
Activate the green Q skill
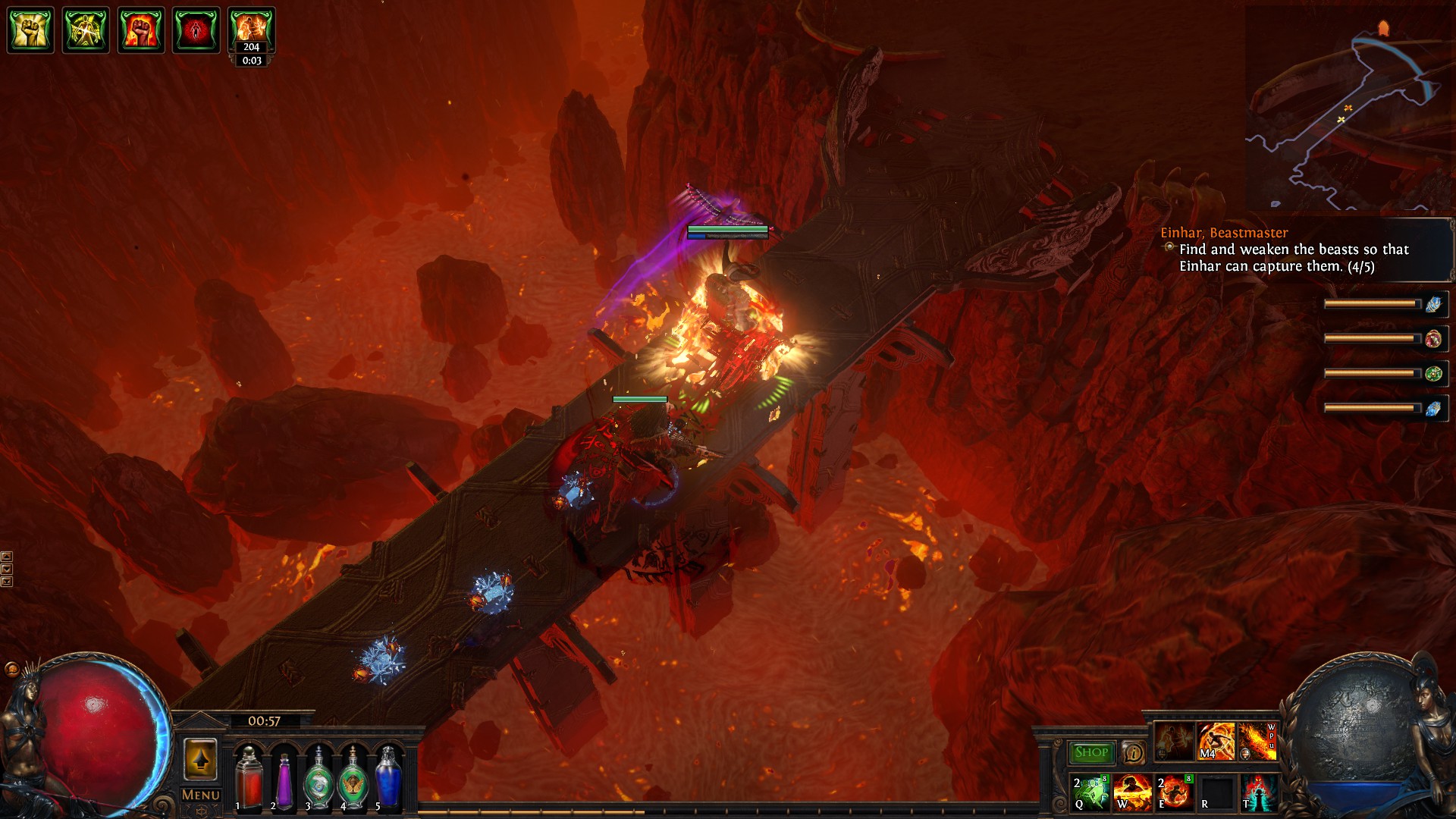coord(1090,792)
